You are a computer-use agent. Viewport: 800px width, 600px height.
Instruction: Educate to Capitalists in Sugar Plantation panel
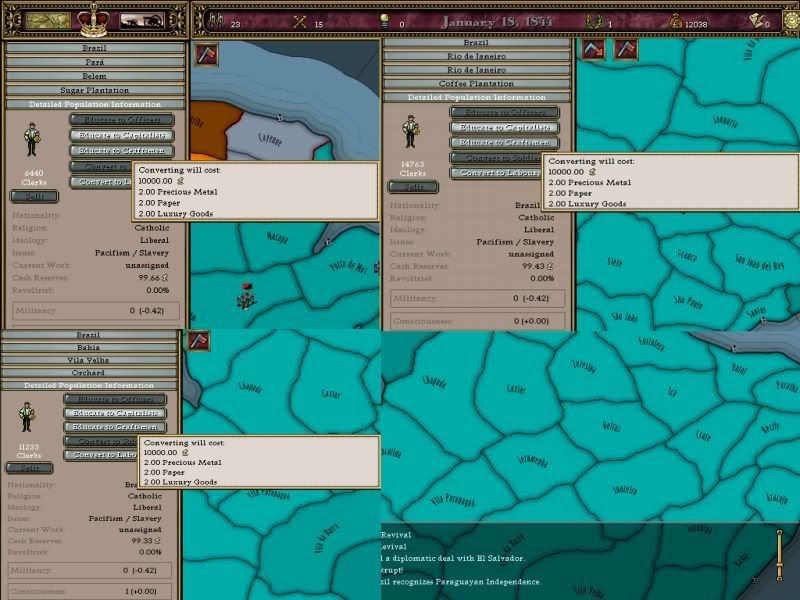(x=122, y=135)
